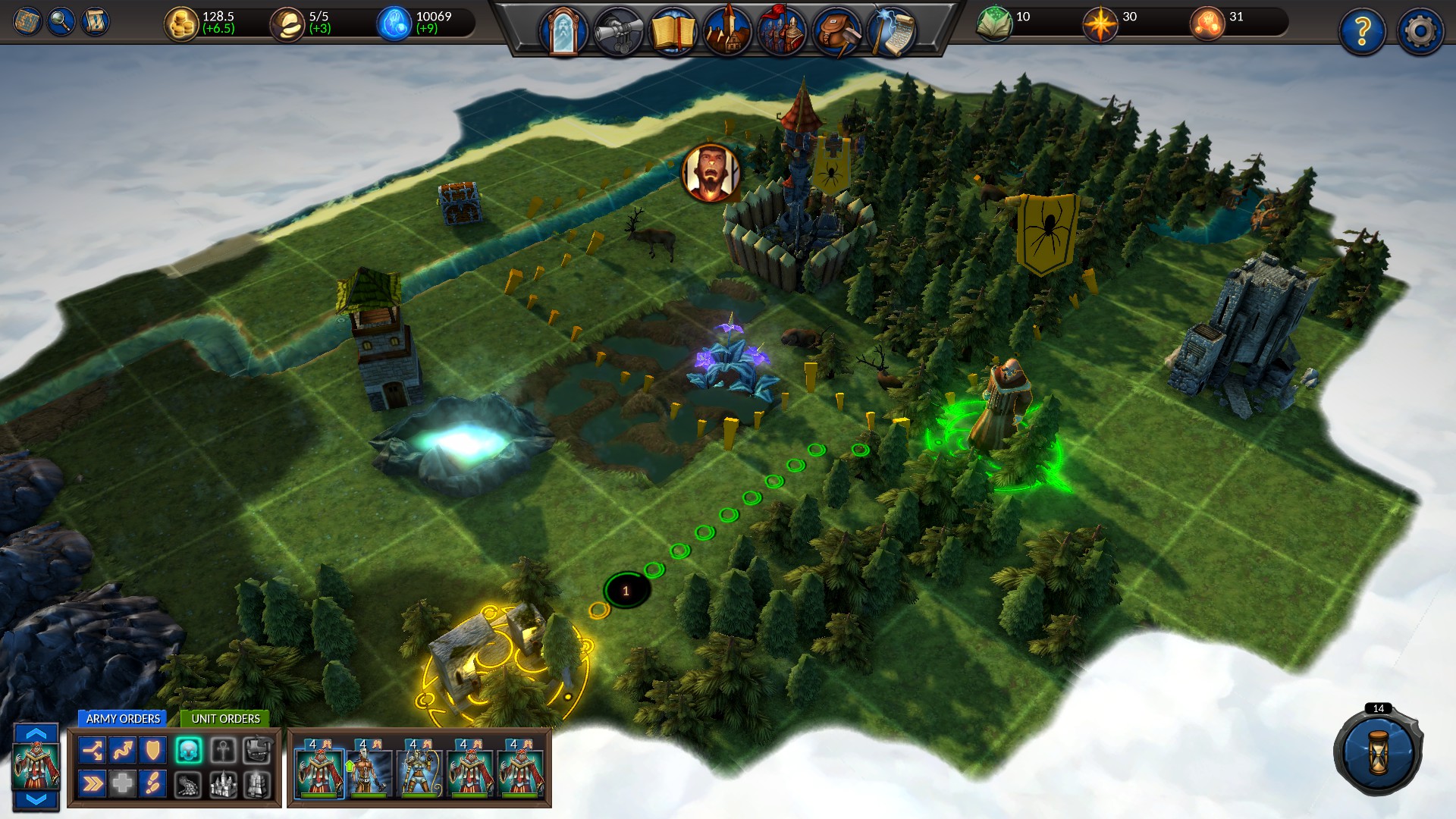
Task: Open the backpack items icon in the toolbar
Action: tap(836, 25)
